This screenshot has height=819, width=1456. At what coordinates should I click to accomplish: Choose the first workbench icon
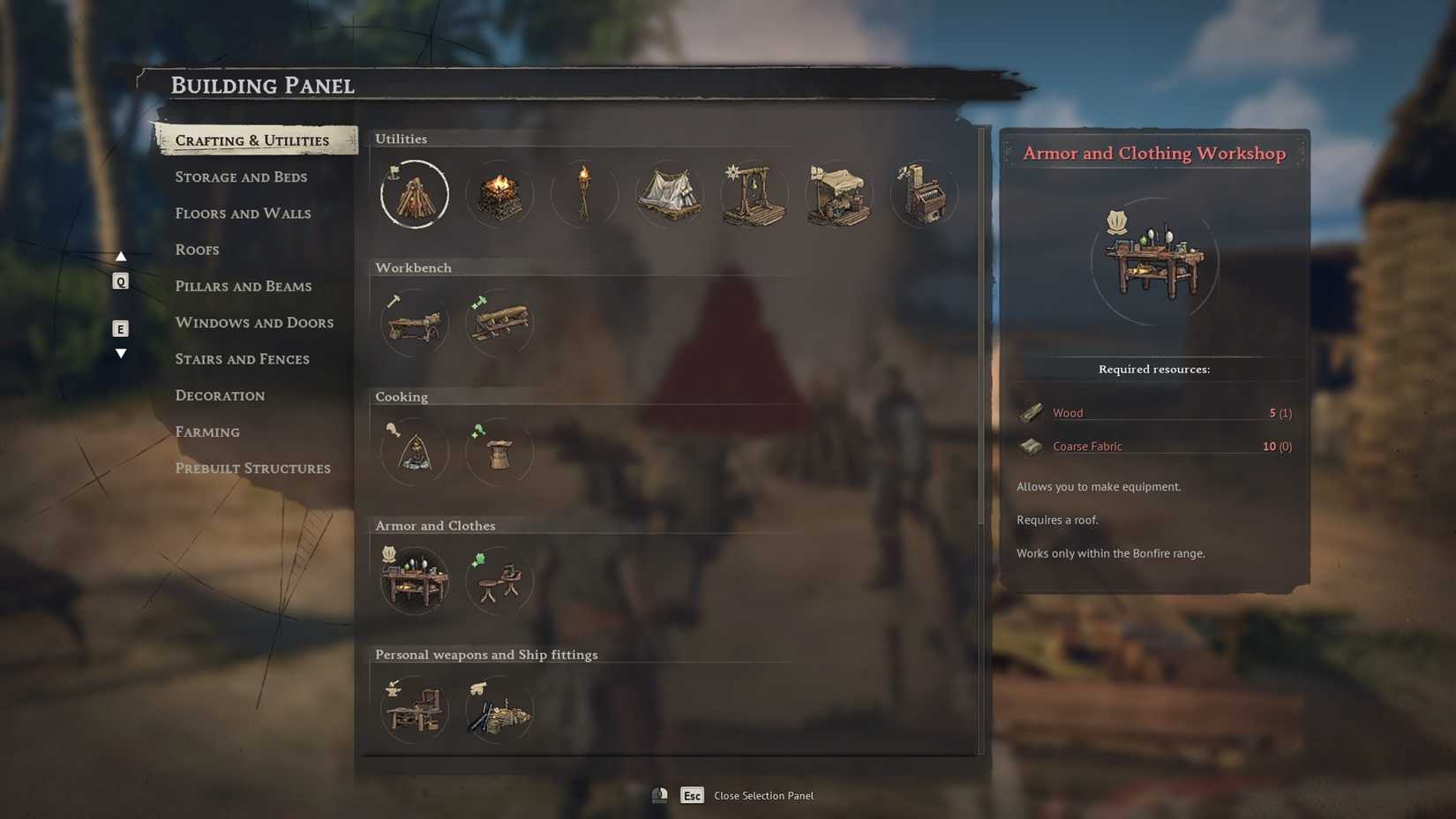tap(415, 323)
